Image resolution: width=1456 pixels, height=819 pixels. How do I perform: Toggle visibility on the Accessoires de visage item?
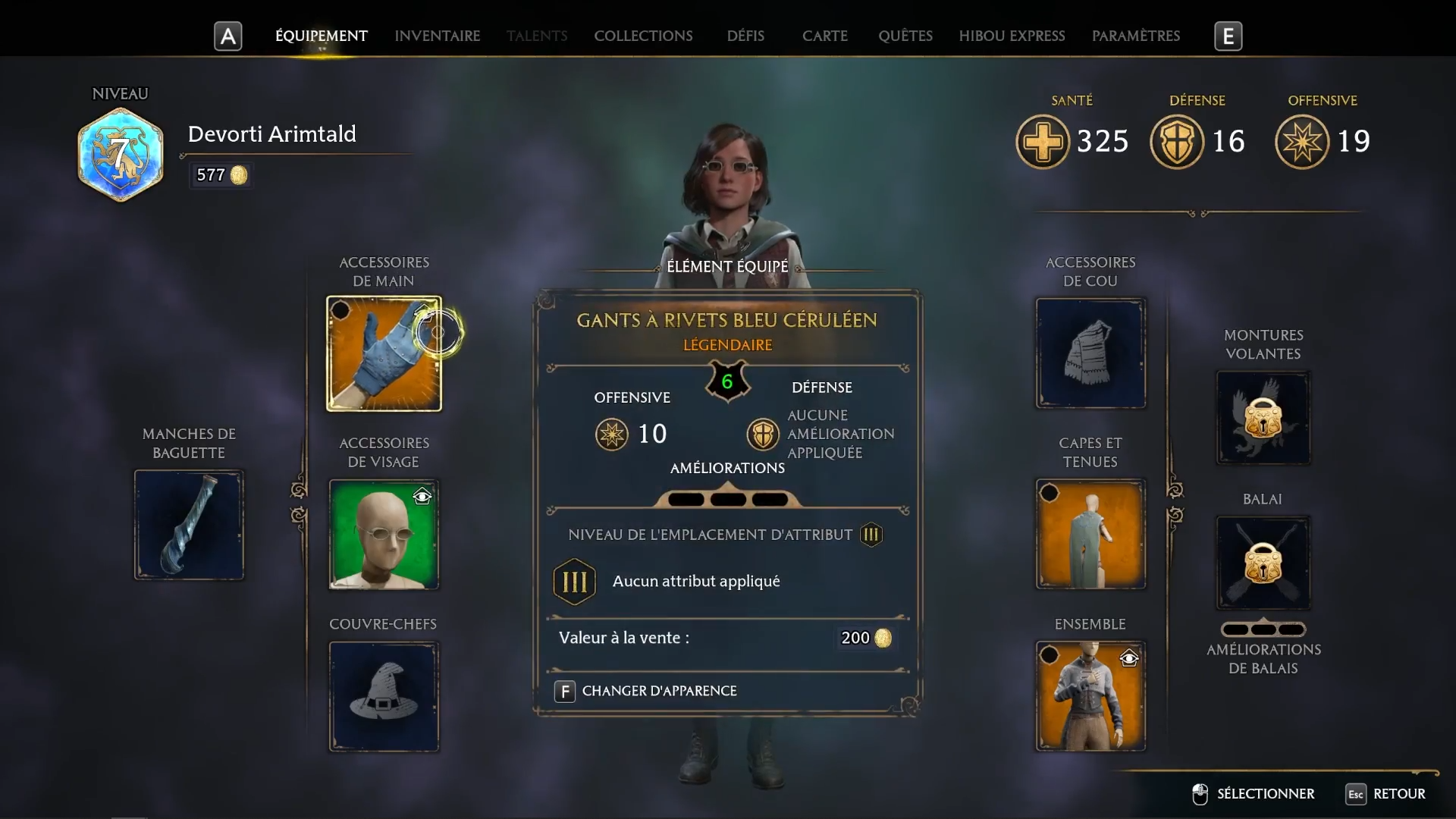[422, 497]
